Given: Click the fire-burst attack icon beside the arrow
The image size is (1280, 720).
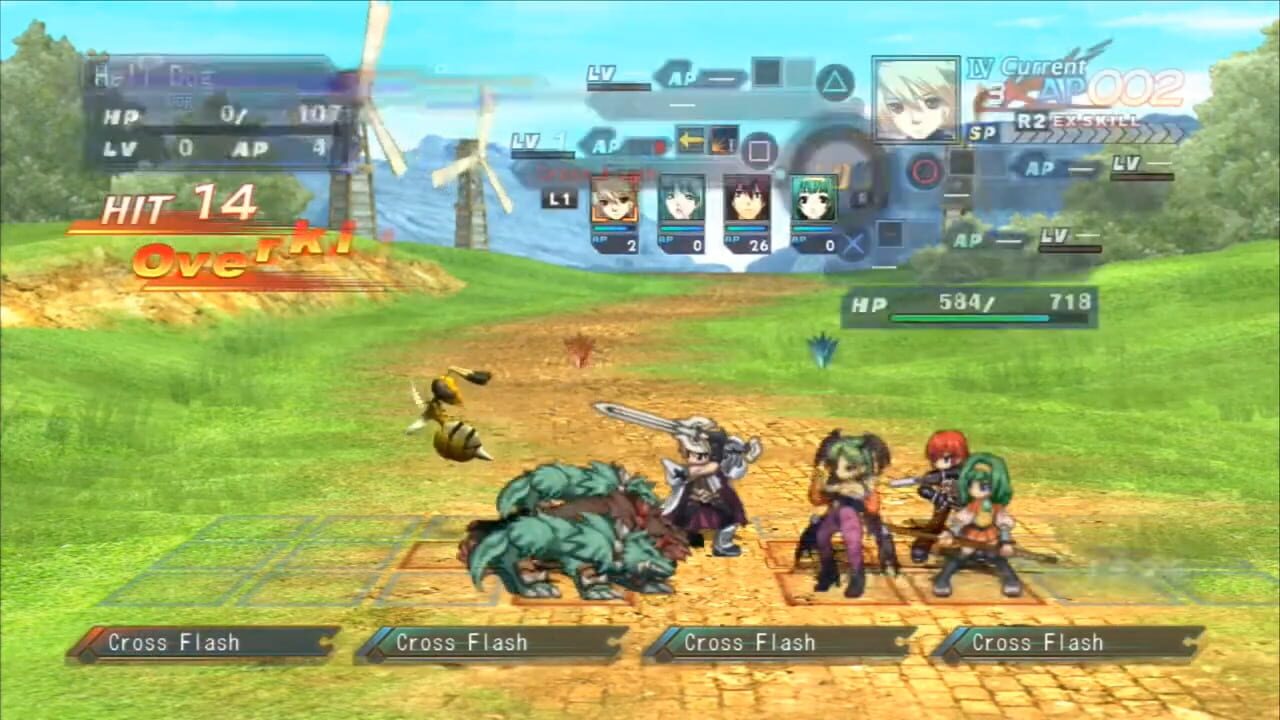Looking at the screenshot, I should [723, 141].
